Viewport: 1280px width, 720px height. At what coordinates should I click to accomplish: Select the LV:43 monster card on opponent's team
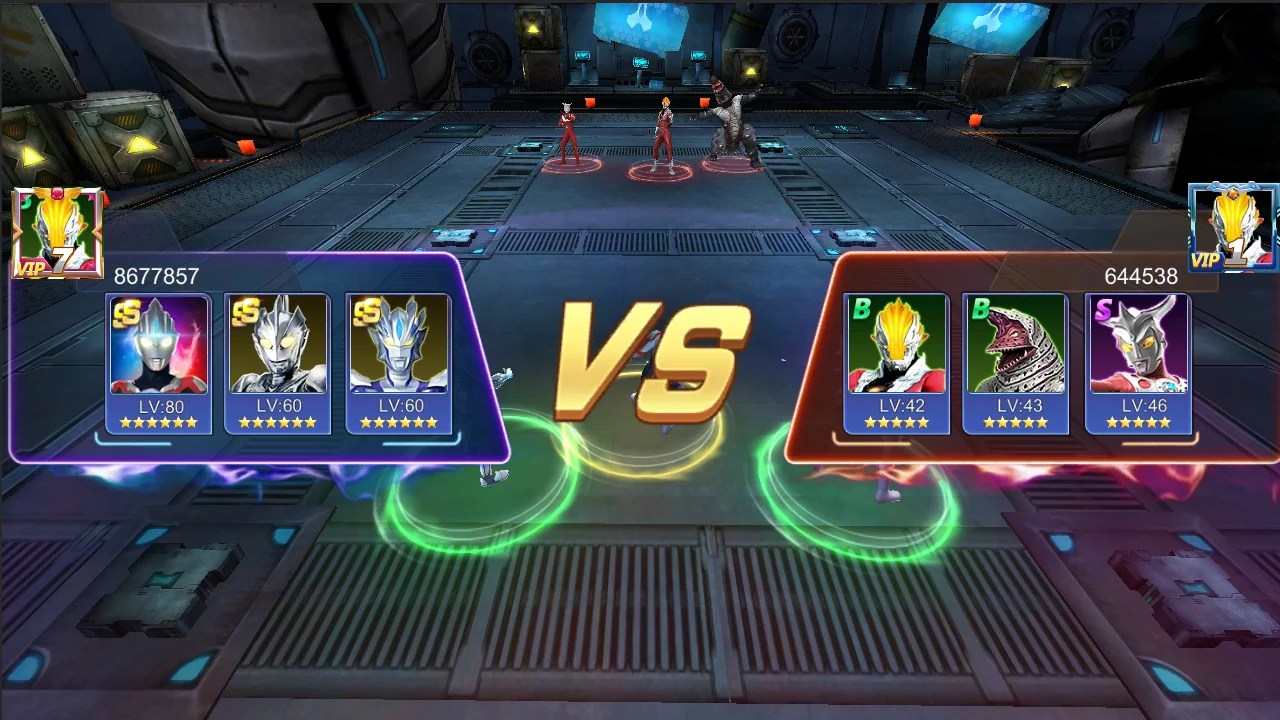pyautogui.click(x=1015, y=350)
